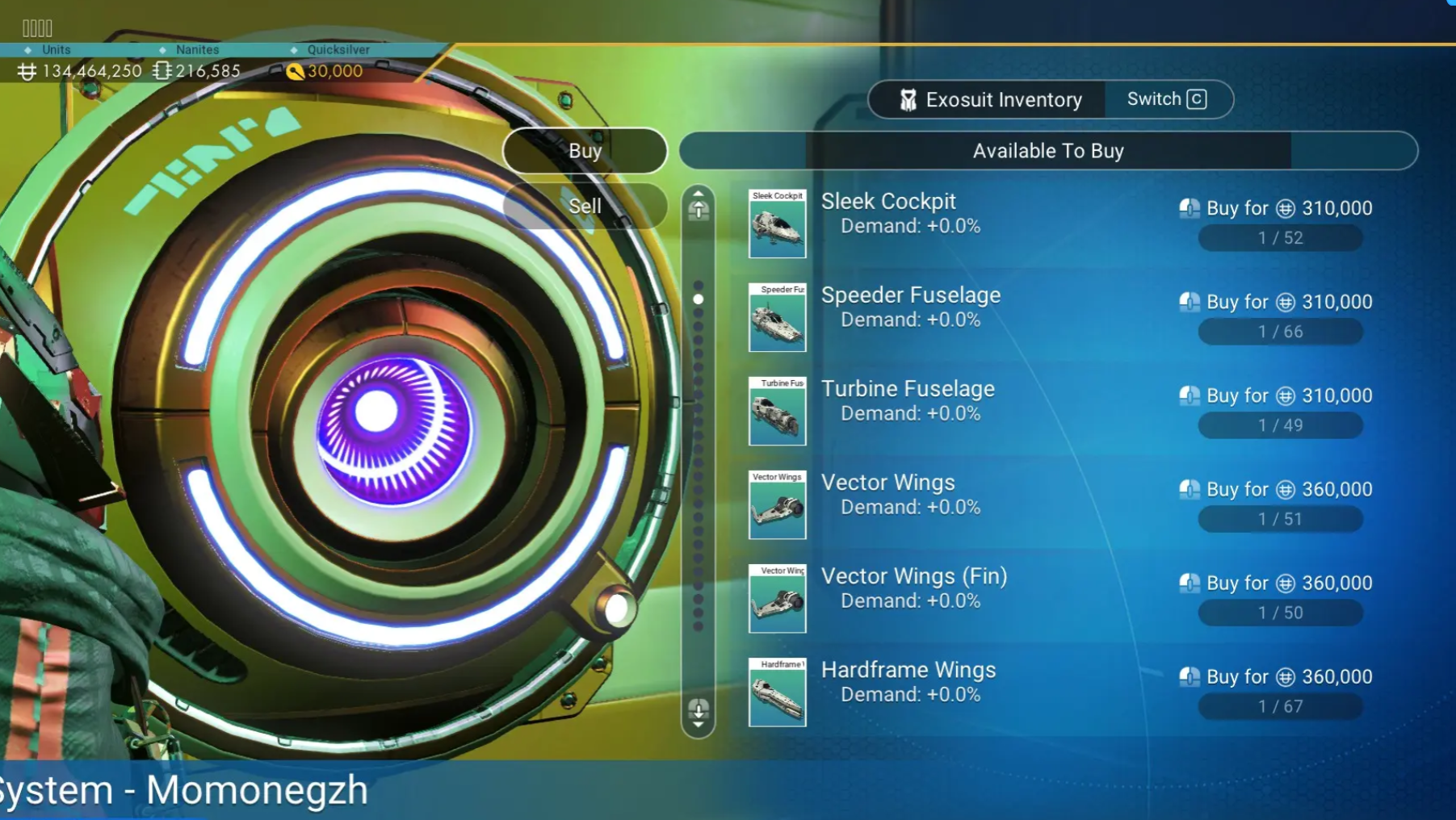Select the Vector Wings (Fin) thumbnail
The height and width of the screenshot is (820, 1456).
[777, 599]
